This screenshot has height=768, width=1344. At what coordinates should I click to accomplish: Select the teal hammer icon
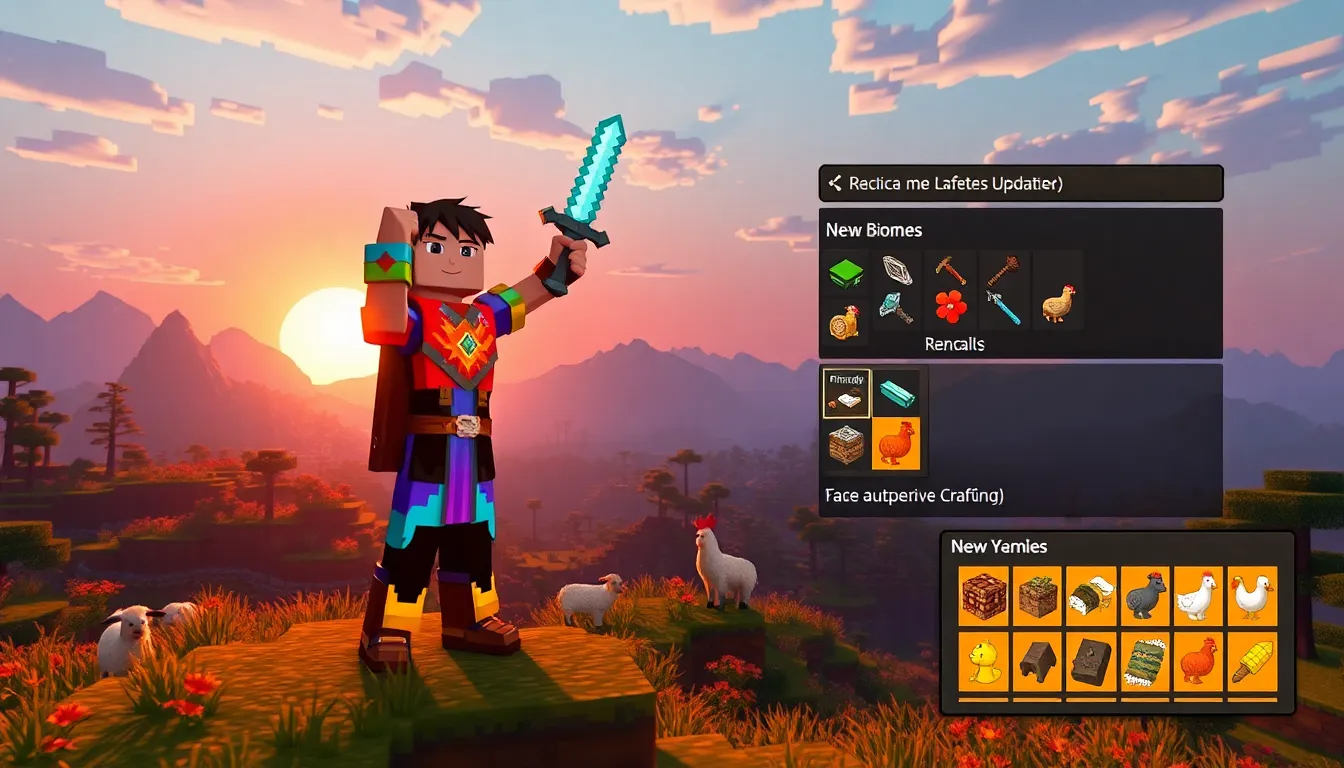(896, 308)
